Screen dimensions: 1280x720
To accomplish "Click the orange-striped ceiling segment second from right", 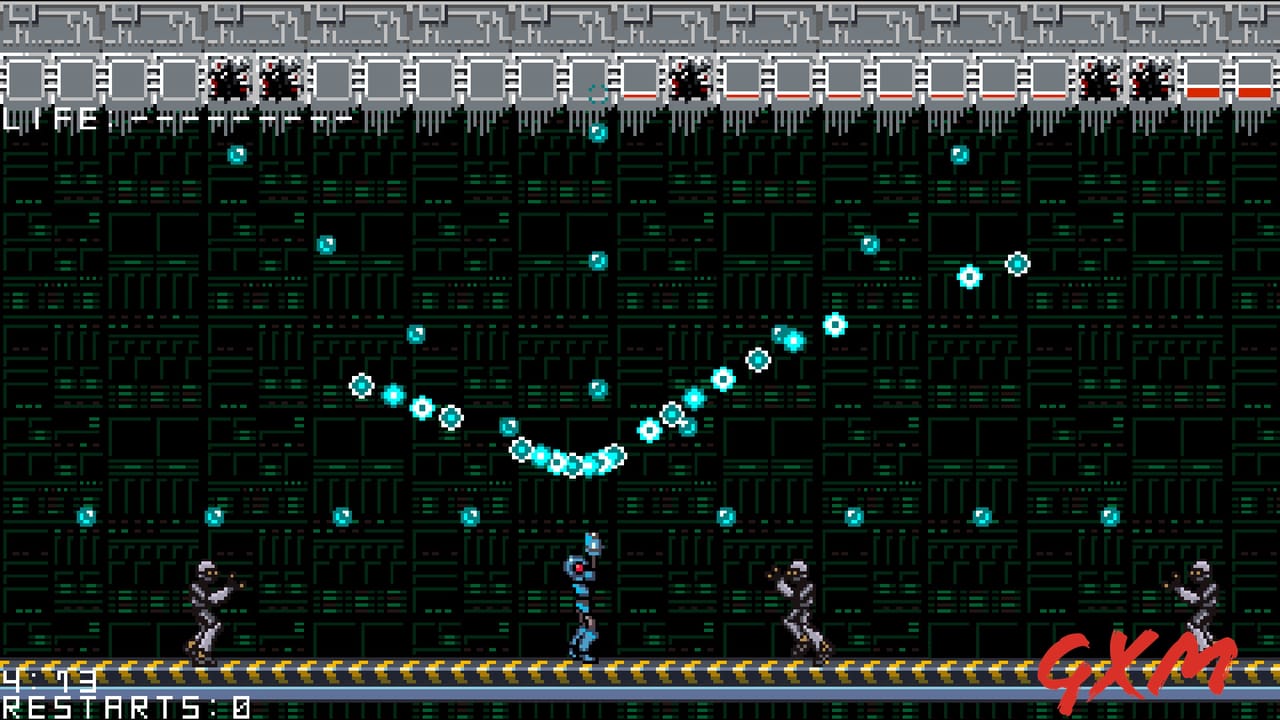I will tap(1205, 90).
